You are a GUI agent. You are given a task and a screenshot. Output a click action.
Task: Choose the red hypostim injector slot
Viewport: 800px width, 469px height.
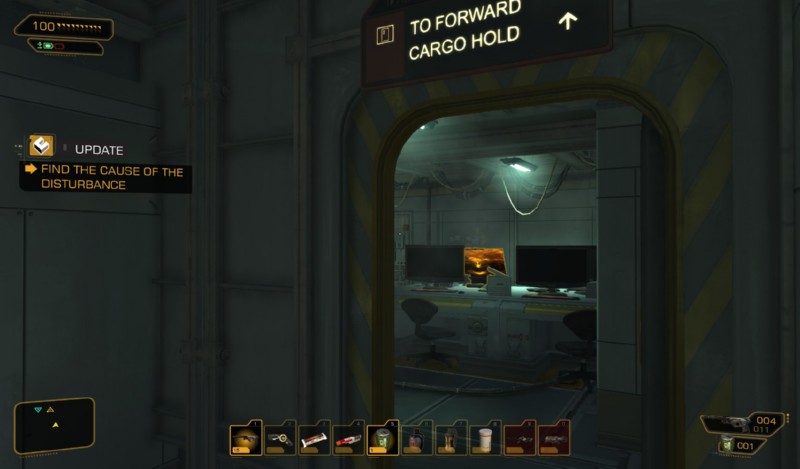point(348,439)
